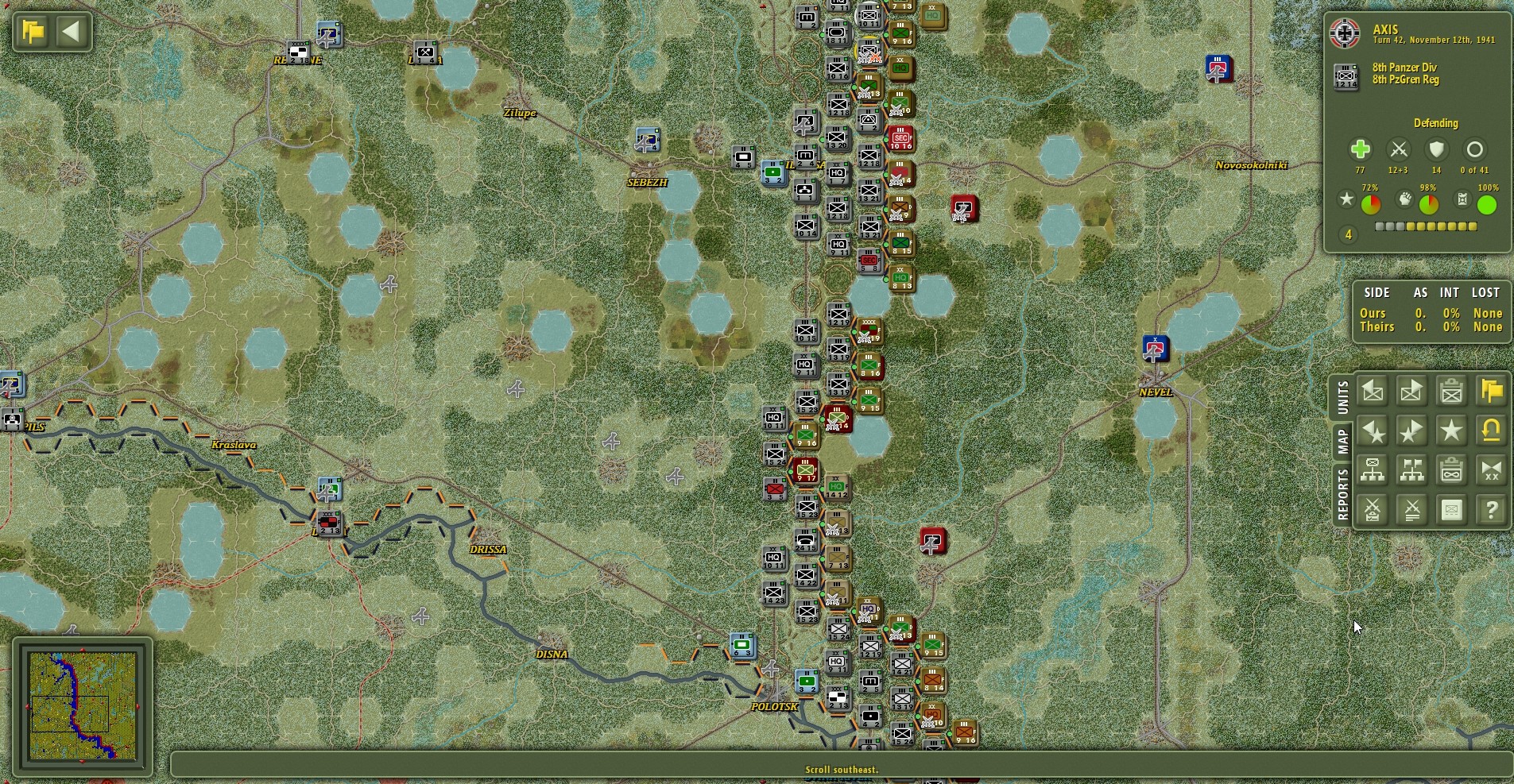Toggle the counter display box icon
The width and height of the screenshot is (1514, 784).
point(1452,509)
